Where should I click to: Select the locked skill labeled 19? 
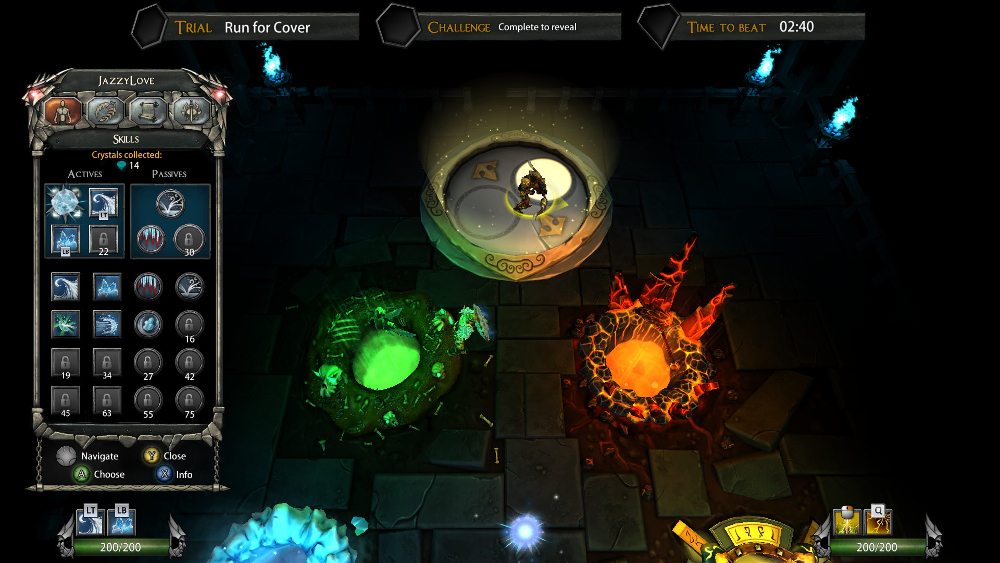[65, 362]
